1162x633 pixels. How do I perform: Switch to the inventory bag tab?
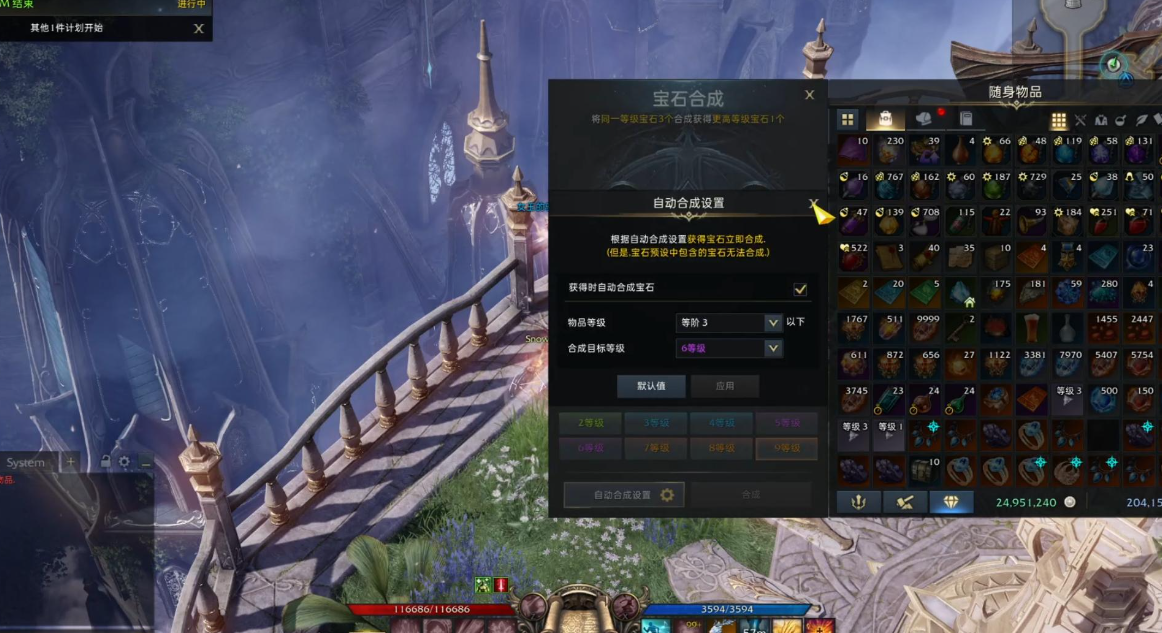885,119
